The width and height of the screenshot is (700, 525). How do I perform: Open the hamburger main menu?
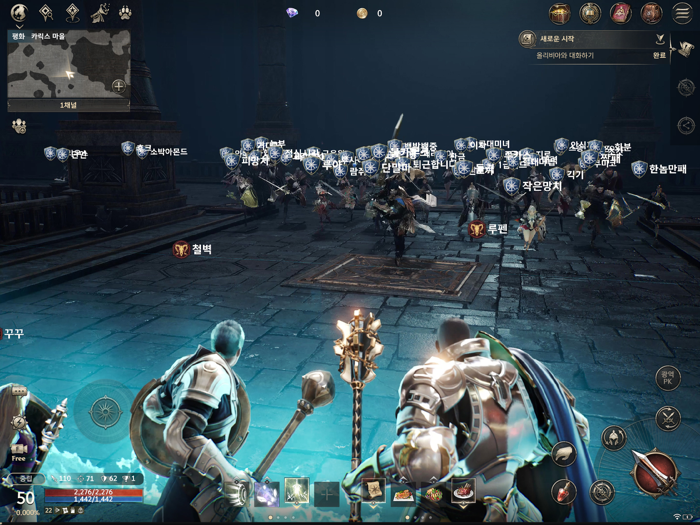point(682,14)
